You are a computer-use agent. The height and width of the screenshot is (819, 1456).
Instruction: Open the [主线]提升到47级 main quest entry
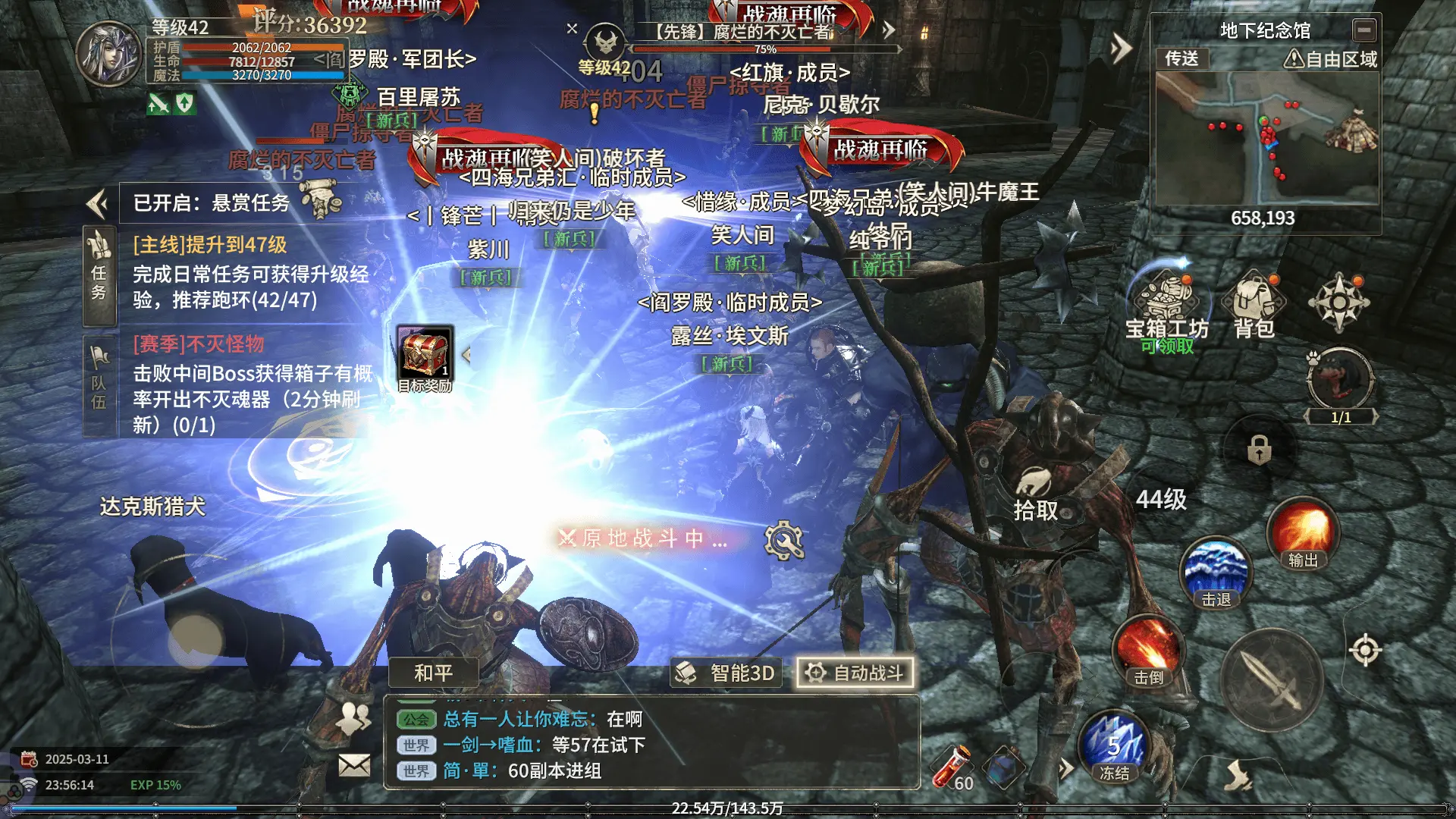tap(212, 245)
